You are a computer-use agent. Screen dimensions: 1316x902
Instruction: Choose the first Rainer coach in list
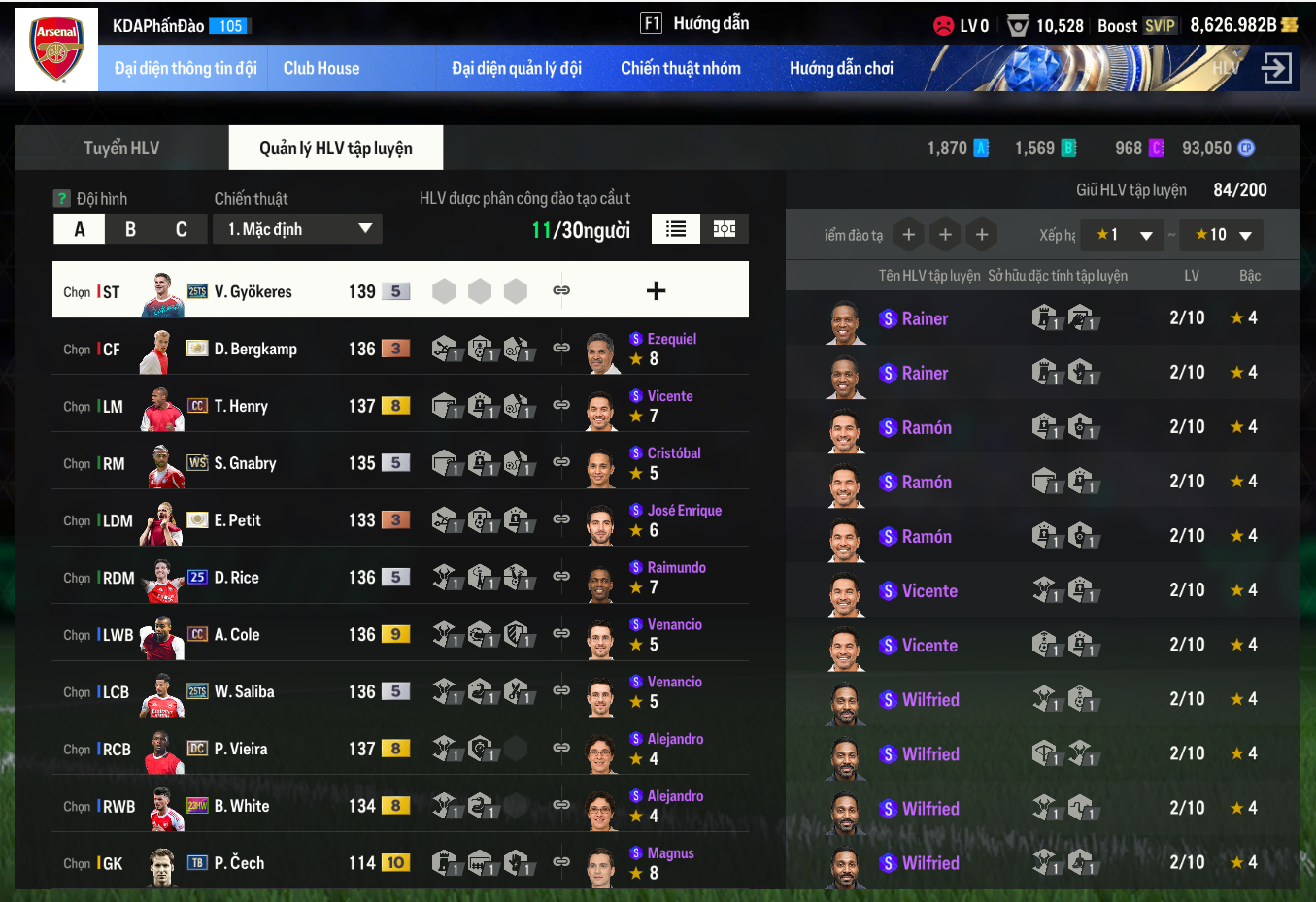point(925,318)
